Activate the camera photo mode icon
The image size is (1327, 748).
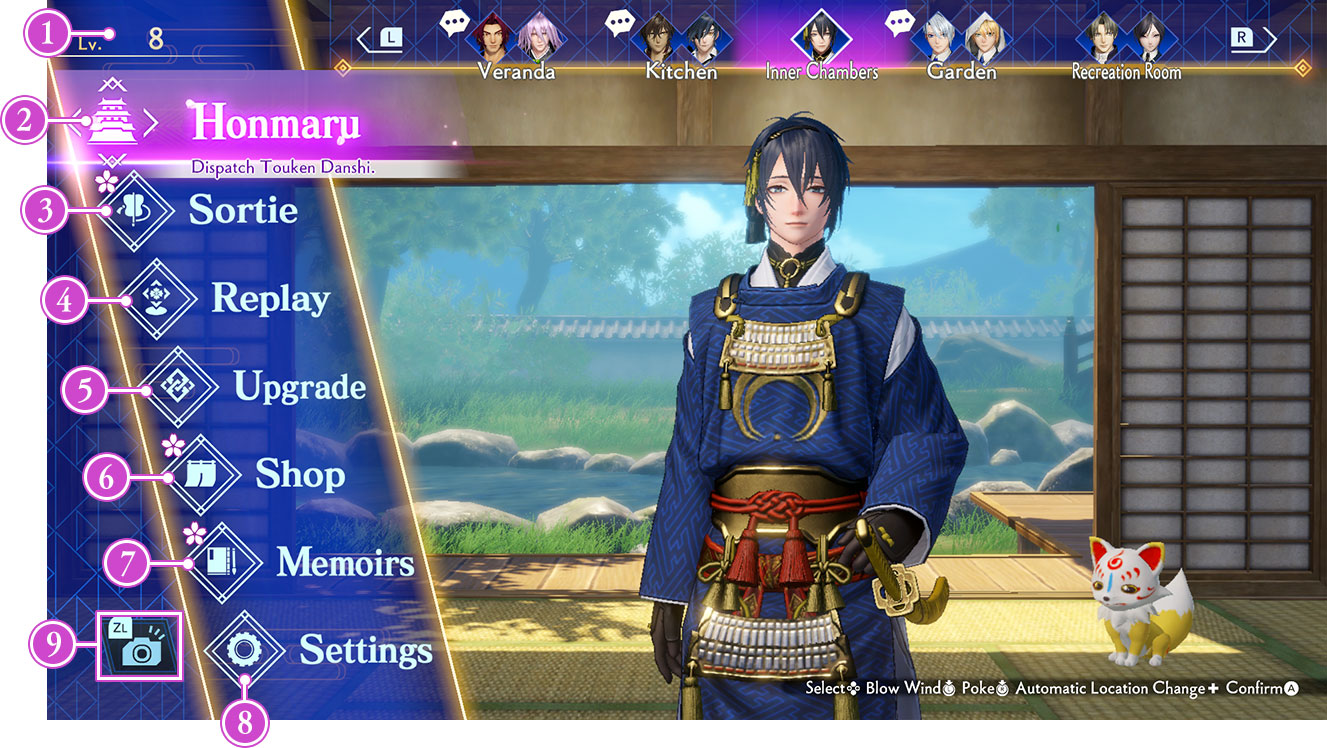click(139, 646)
